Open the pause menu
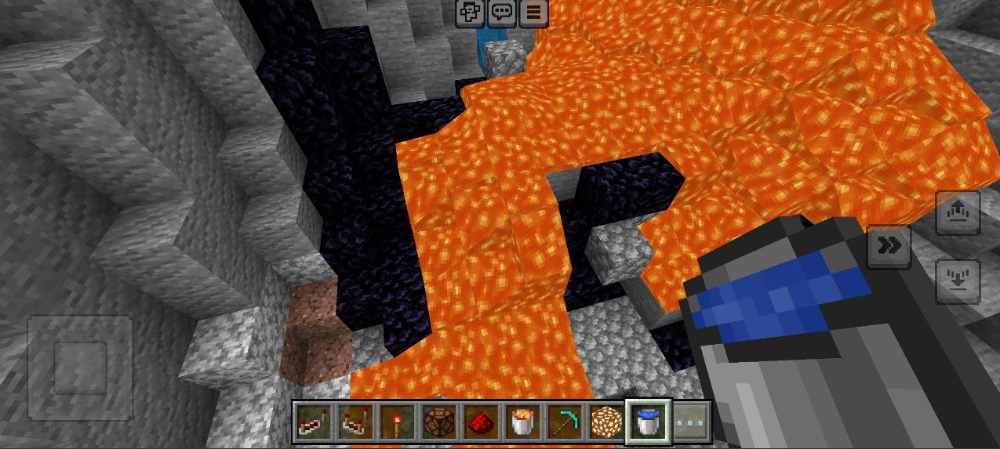1000x449 pixels. (534, 12)
